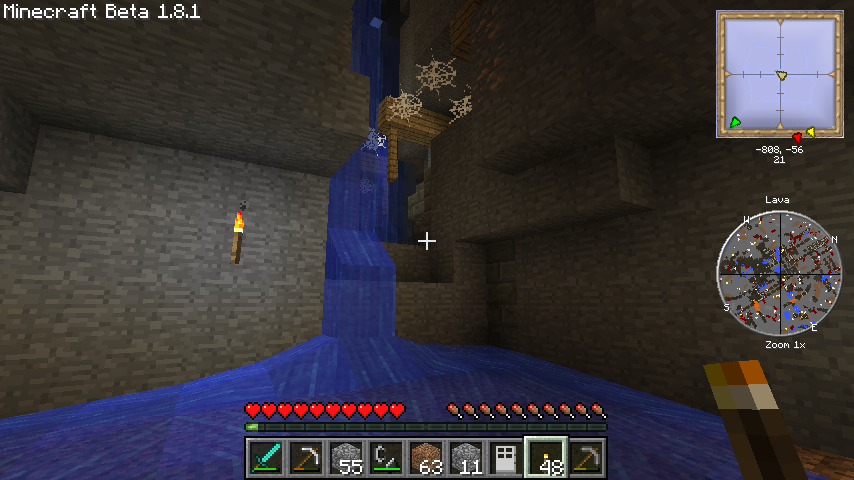Viewport: 854px width, 480px height.
Task: Click the green arrow marker on the minimap
Action: click(x=735, y=122)
